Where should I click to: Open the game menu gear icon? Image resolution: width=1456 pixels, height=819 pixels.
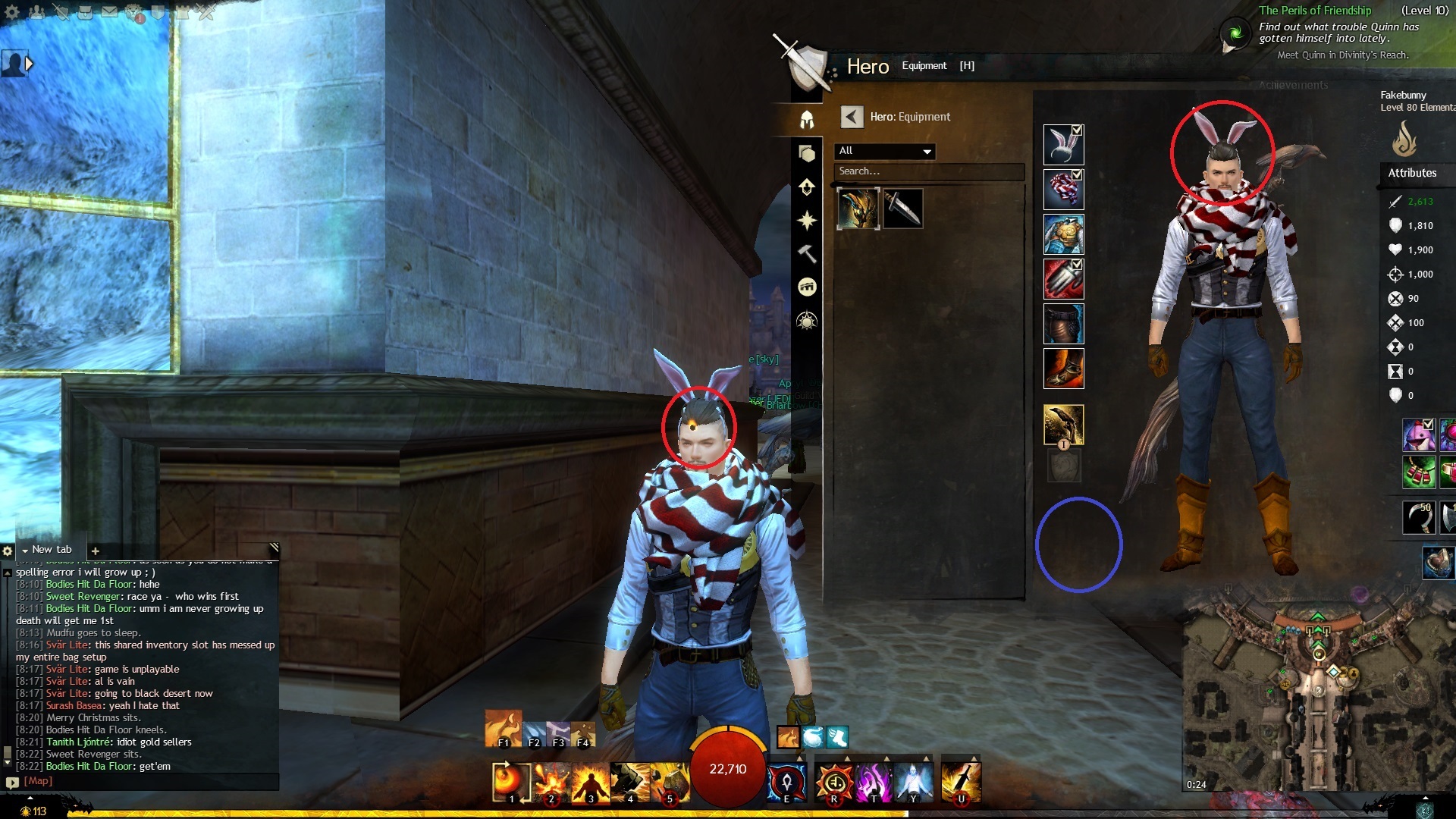12,12
